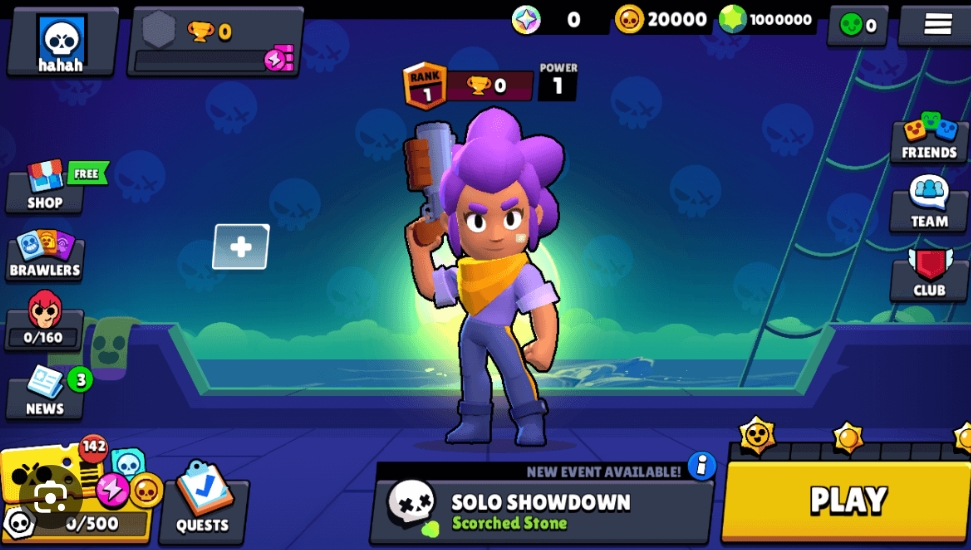971x550 pixels.
Task: Start a match with the PLAY button
Action: click(x=846, y=500)
